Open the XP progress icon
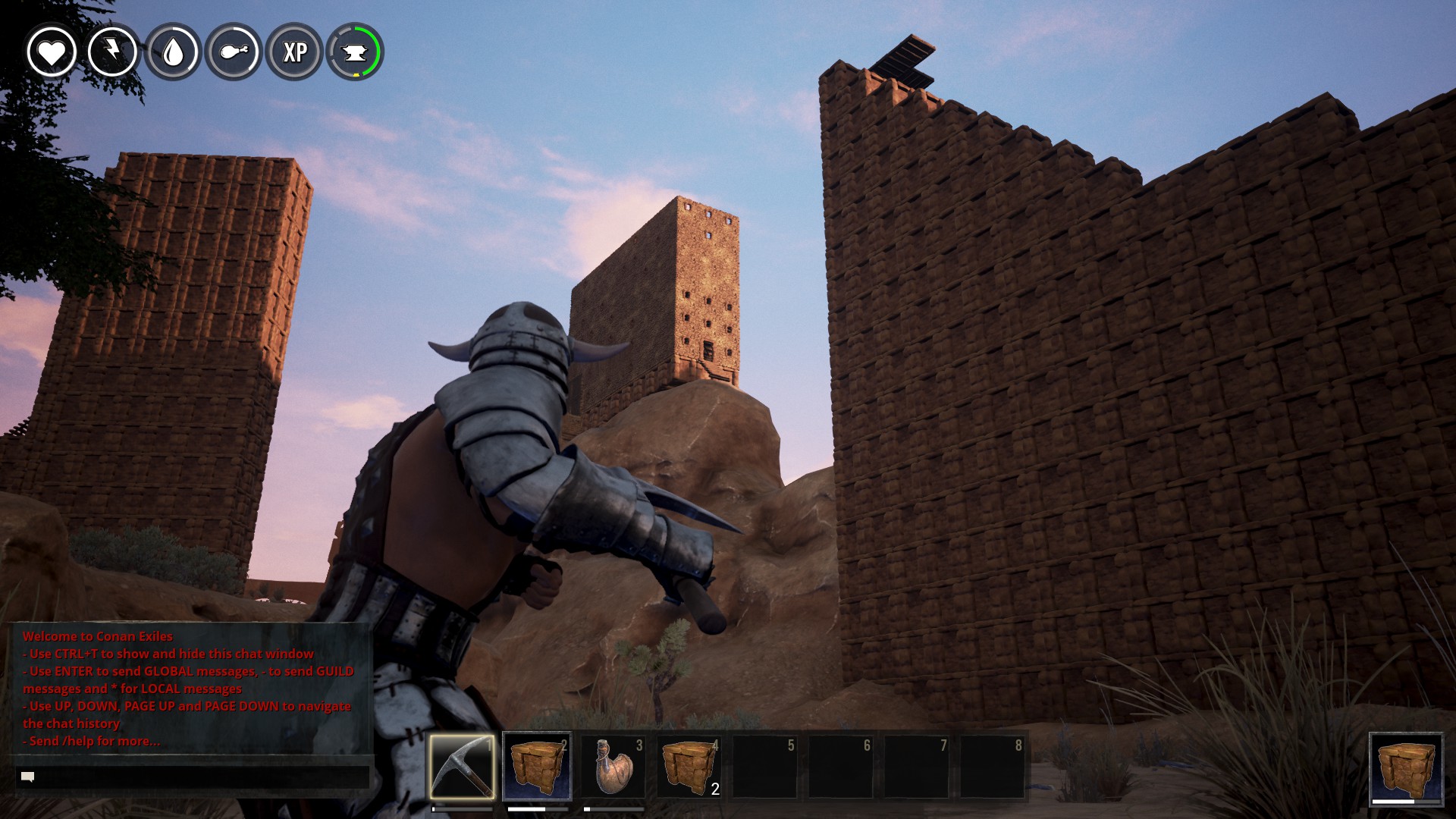 [295, 52]
